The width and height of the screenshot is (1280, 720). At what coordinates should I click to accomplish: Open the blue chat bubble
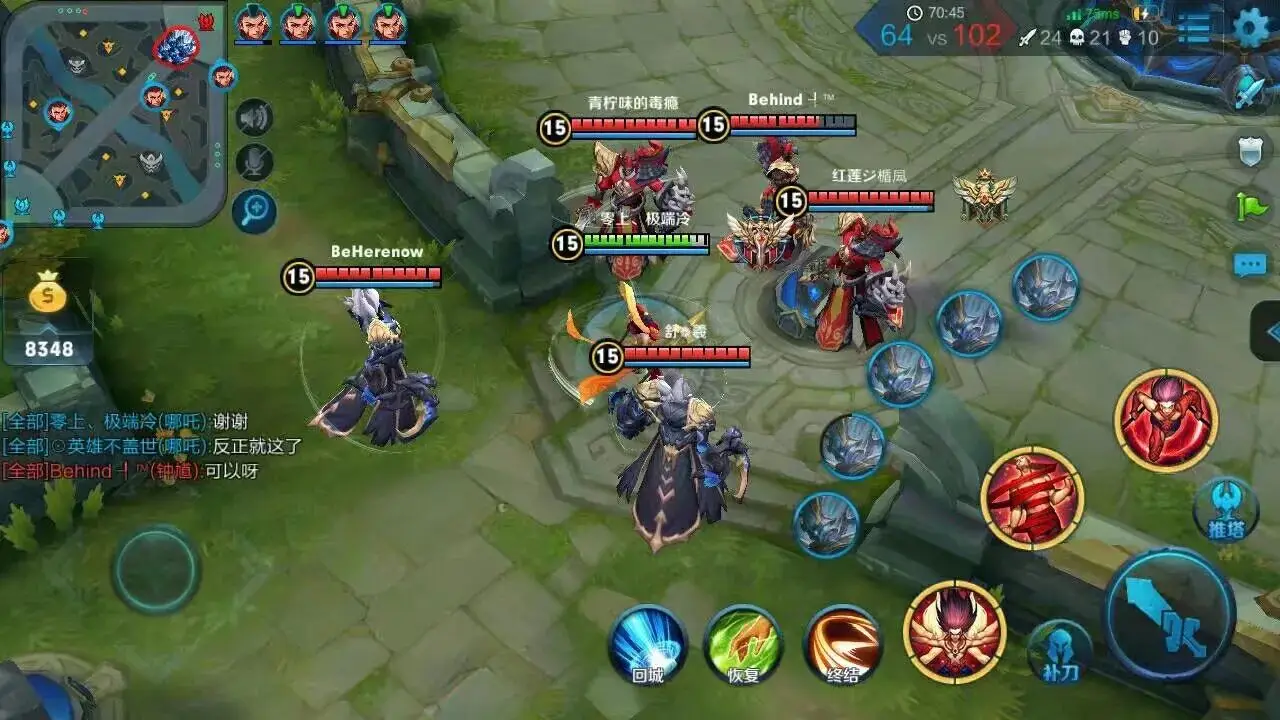[x=1250, y=265]
